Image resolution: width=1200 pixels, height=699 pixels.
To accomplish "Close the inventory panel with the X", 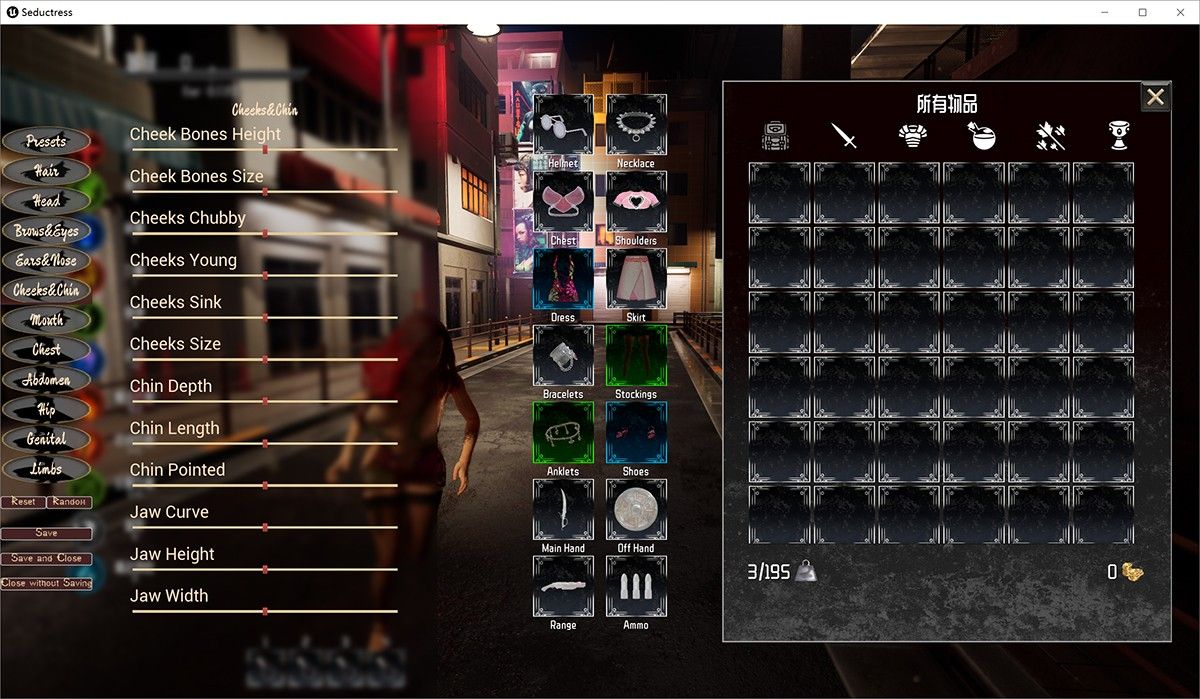I will 1155,97.
